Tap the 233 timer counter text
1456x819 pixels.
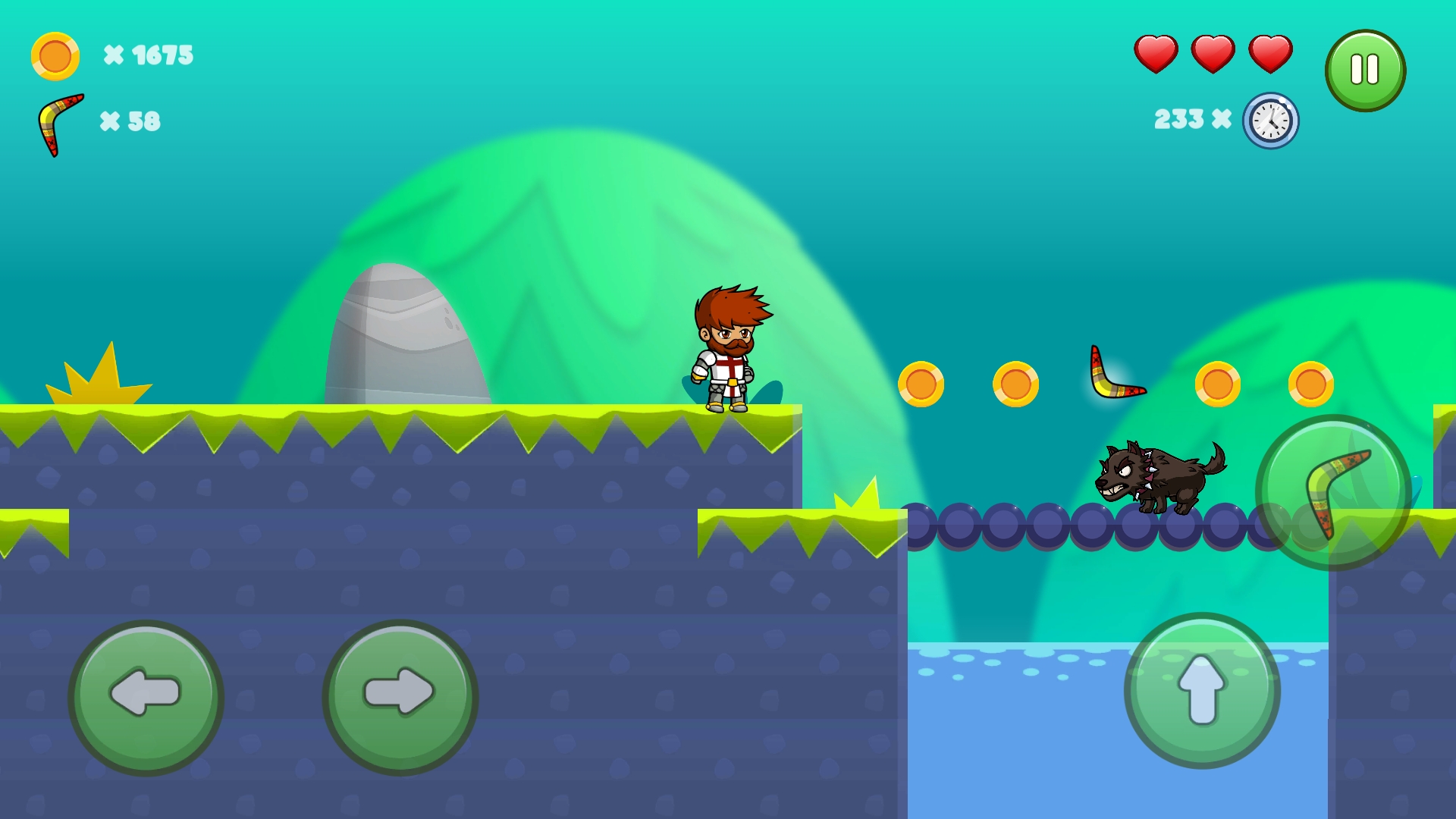[1178, 120]
